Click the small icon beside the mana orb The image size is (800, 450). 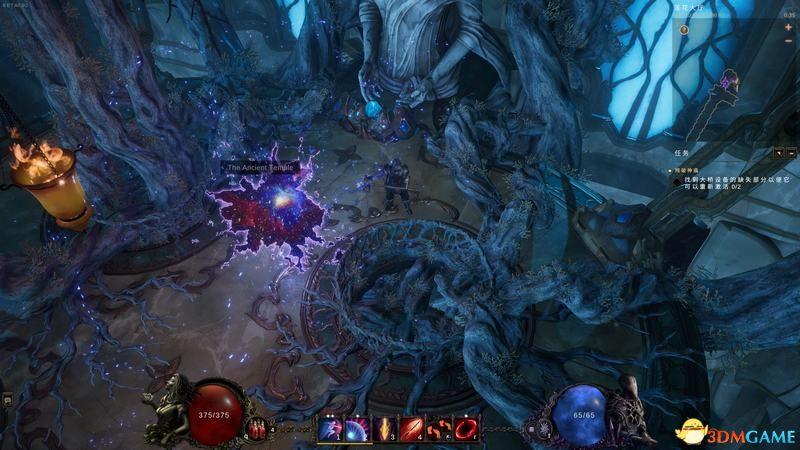tap(531, 429)
